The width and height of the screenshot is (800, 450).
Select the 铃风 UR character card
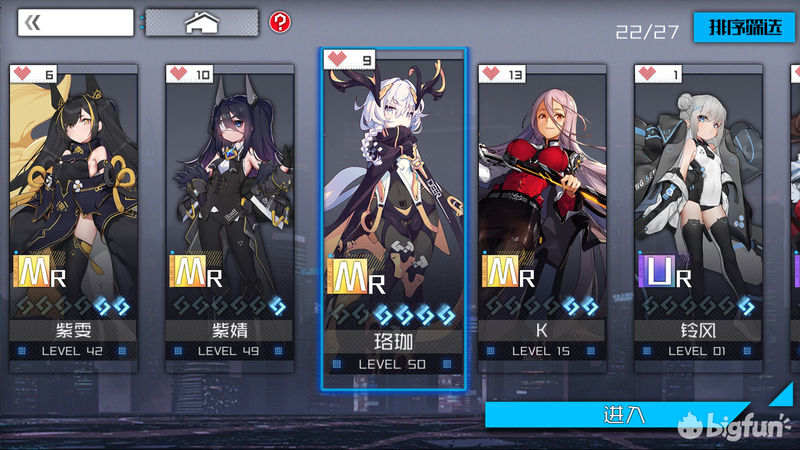pos(698,210)
